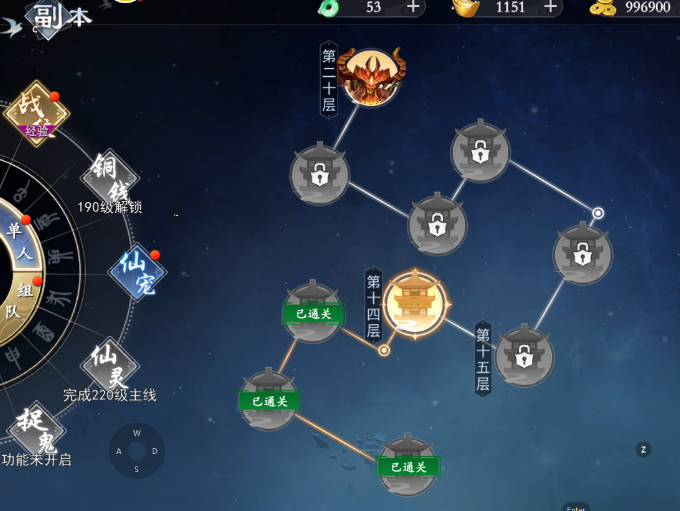Enter the glowing 第十四层 pagoda stage
The image size is (680, 511).
[x=413, y=302]
